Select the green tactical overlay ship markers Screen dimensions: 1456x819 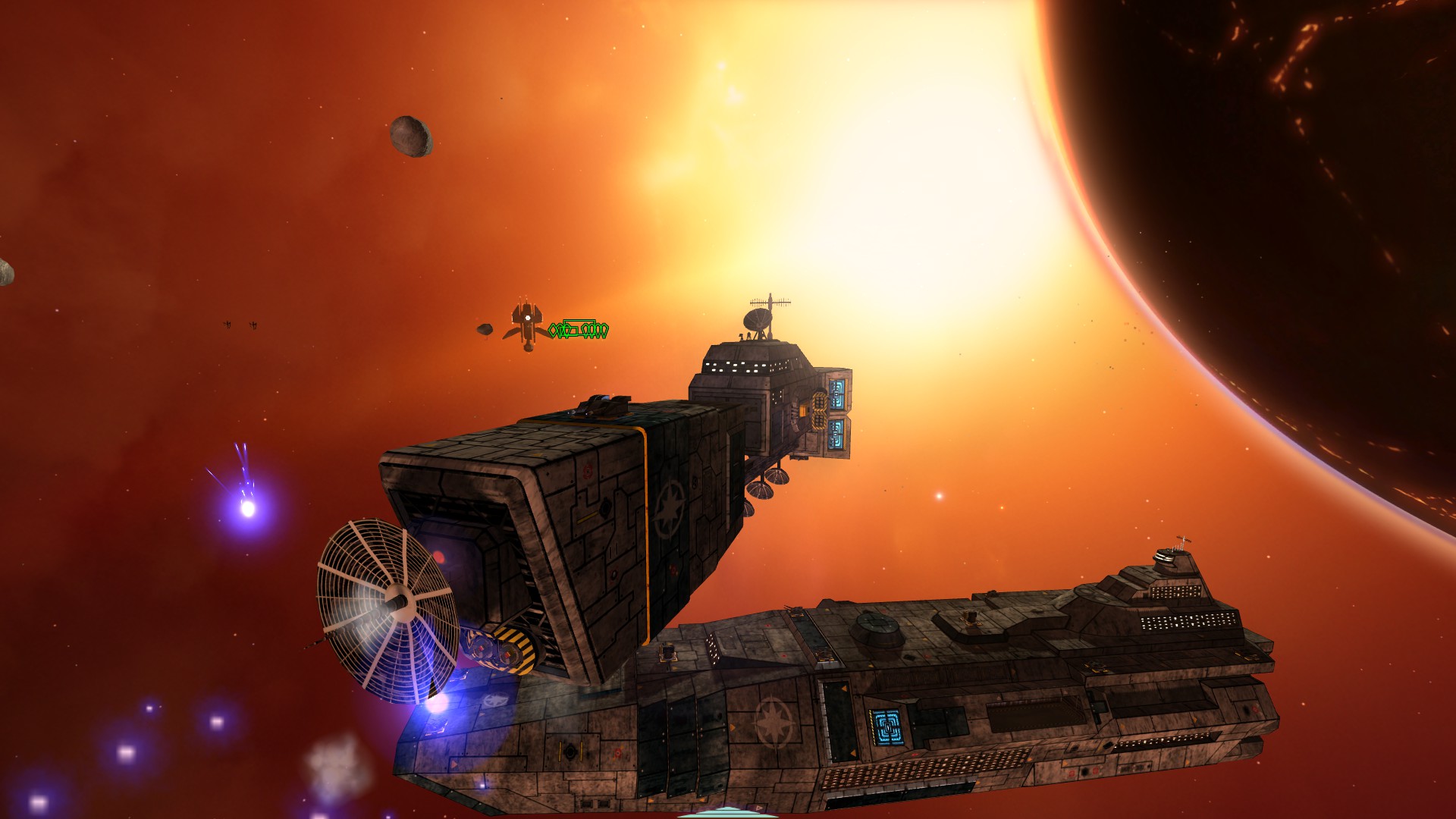(x=579, y=329)
